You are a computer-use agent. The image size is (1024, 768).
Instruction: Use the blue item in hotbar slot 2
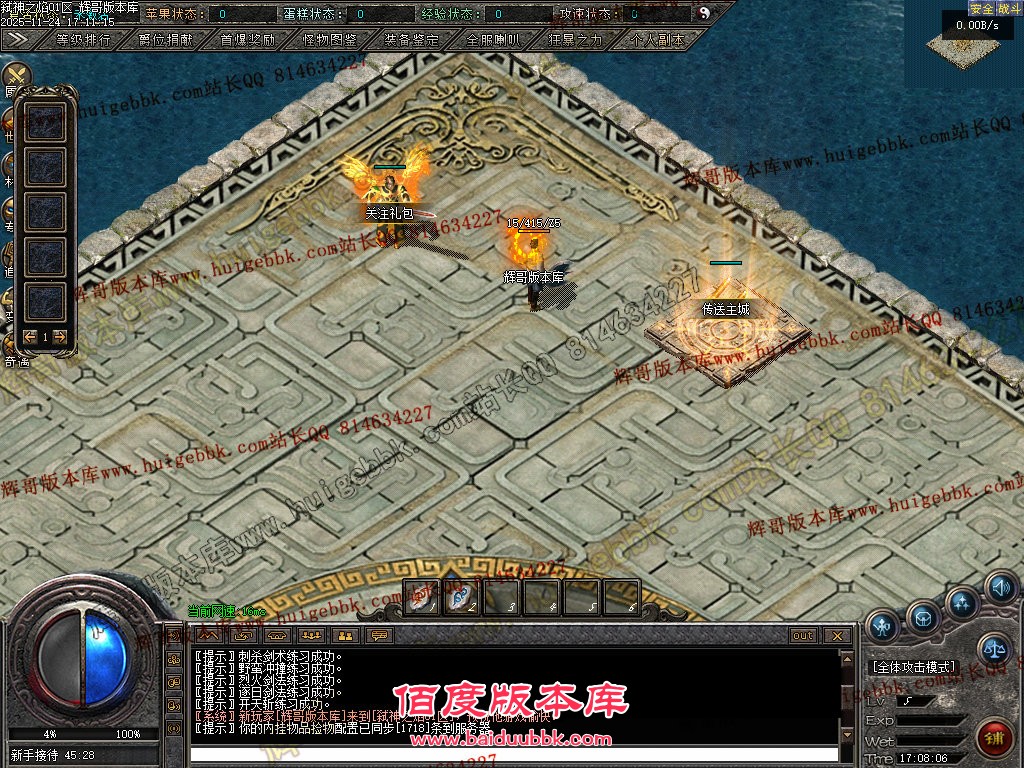[x=461, y=598]
